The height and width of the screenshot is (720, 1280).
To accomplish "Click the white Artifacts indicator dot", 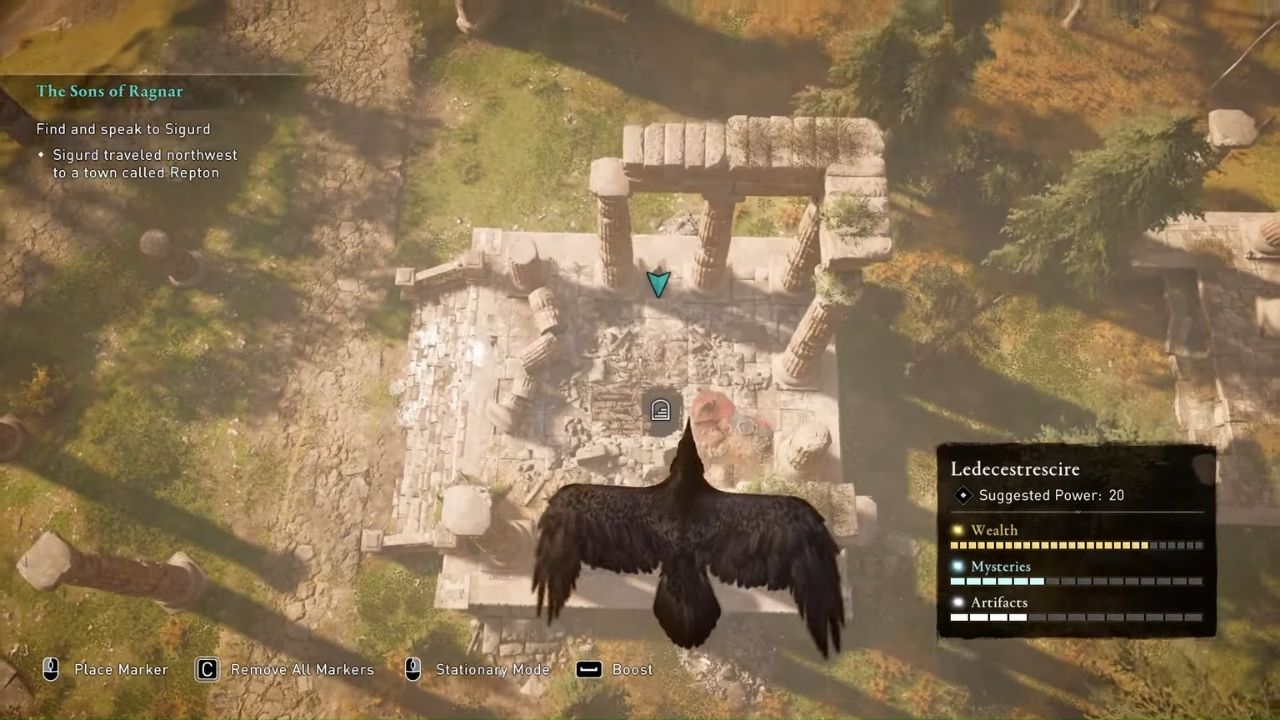I will [x=958, y=602].
